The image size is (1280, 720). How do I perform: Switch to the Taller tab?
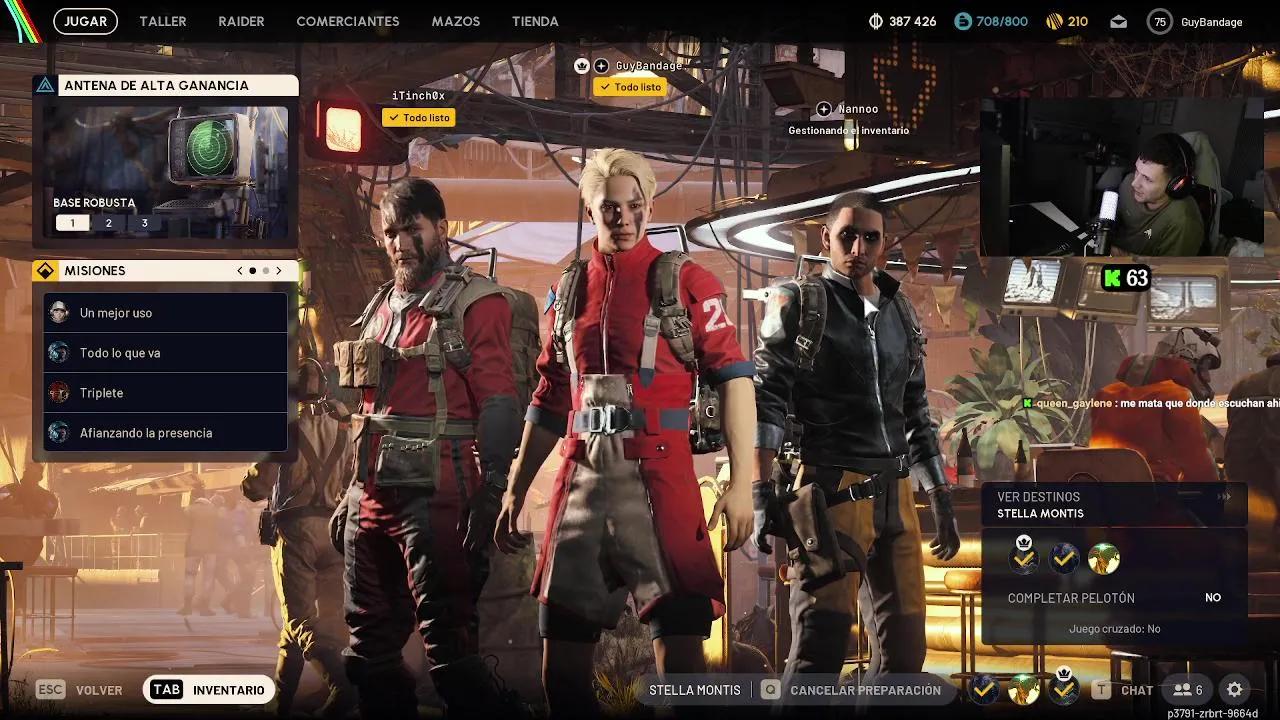(162, 21)
